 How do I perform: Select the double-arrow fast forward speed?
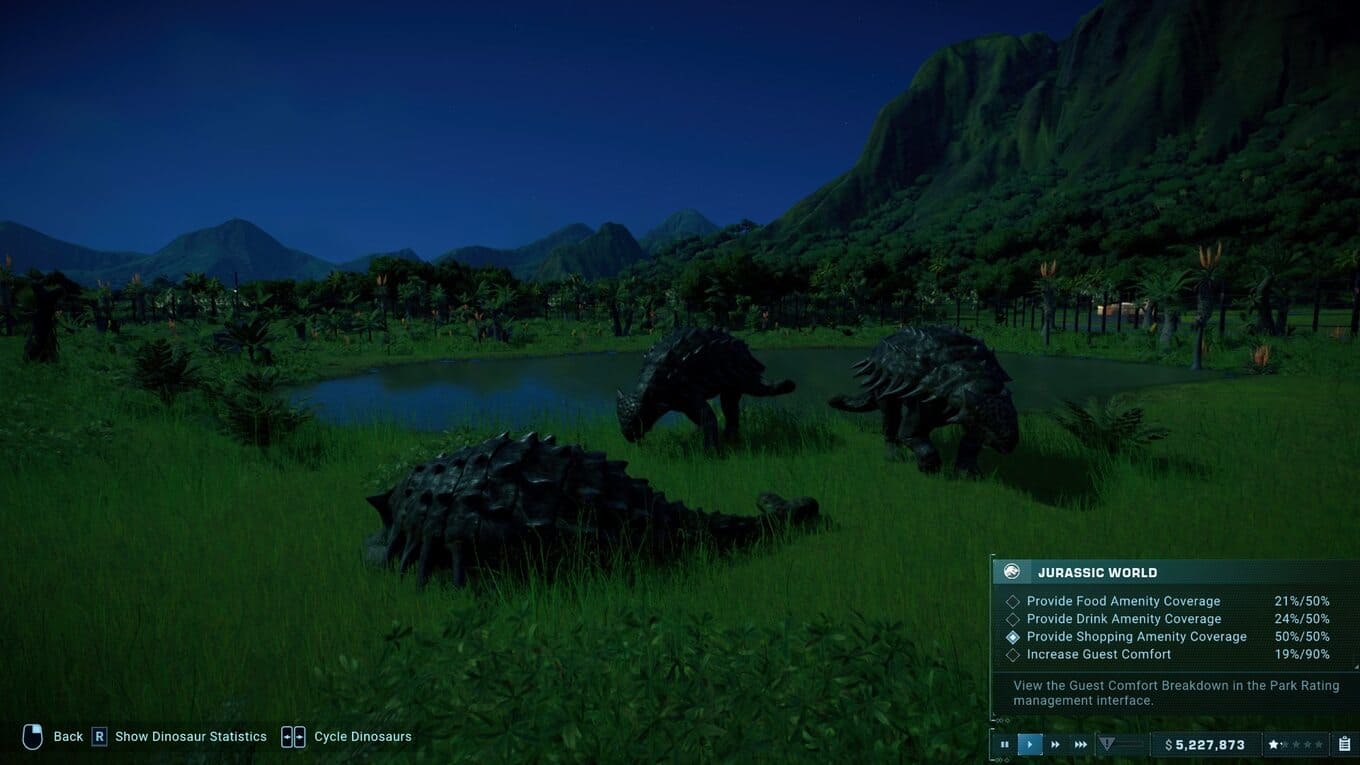pyautogui.click(x=1055, y=744)
